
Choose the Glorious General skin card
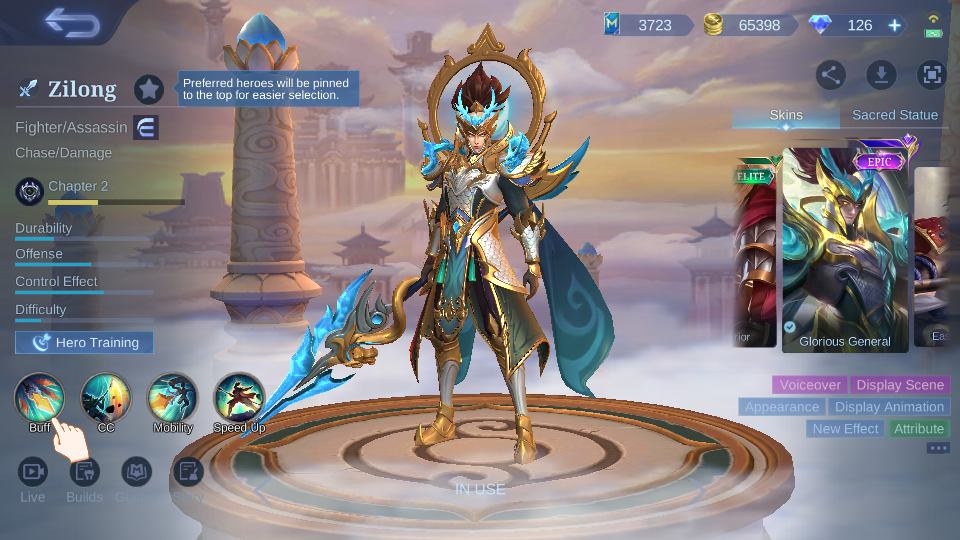point(845,250)
